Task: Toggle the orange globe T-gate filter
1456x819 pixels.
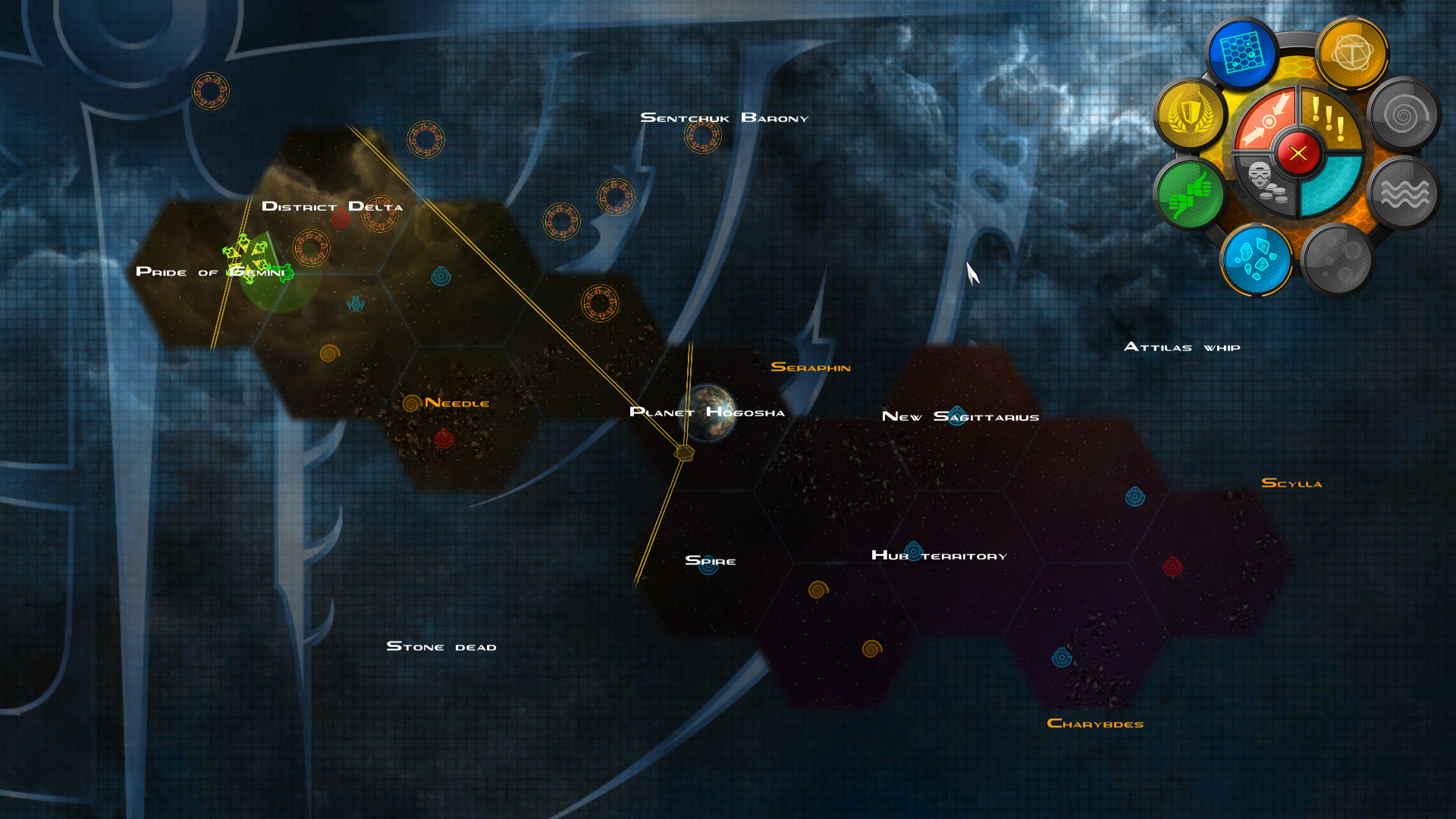Action: point(1352,53)
